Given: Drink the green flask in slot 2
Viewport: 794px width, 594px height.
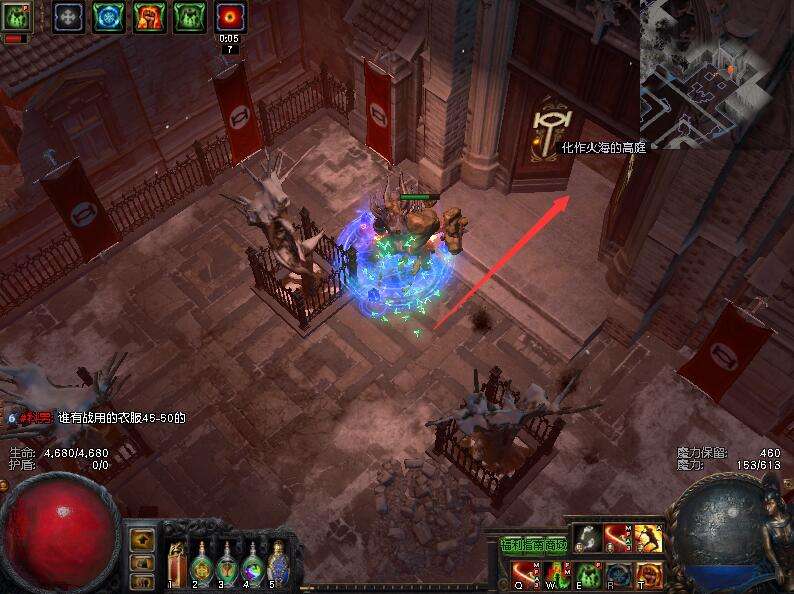Looking at the screenshot, I should 203,563.
